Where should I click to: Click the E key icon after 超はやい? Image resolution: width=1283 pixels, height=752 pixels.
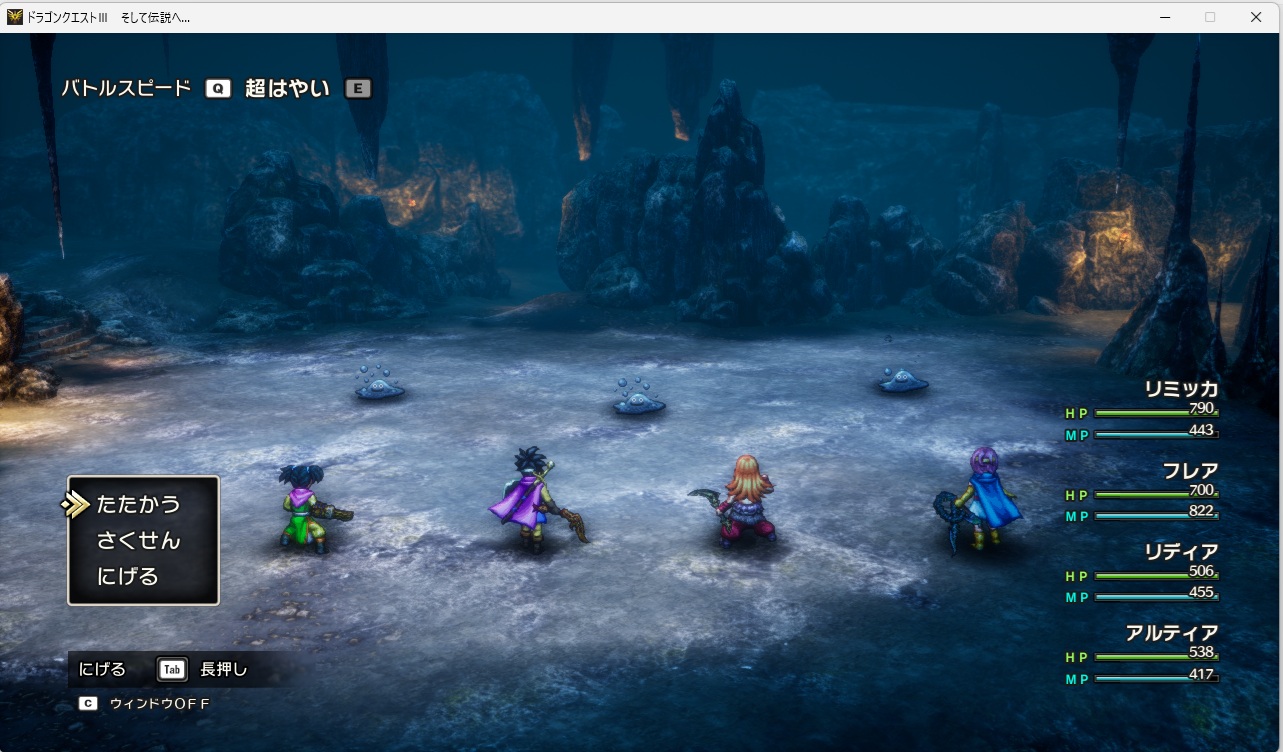click(x=357, y=88)
